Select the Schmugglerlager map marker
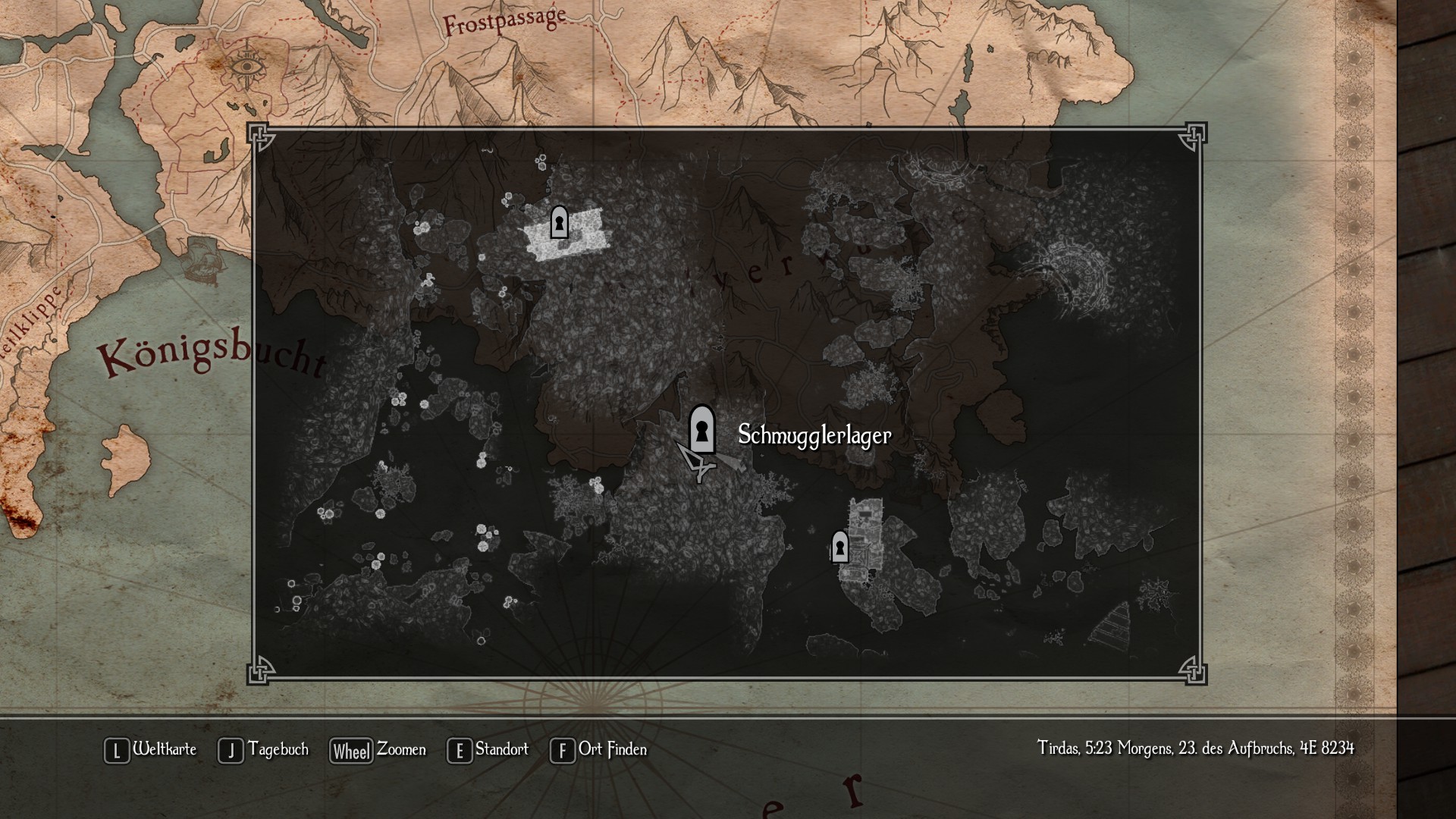 click(702, 430)
